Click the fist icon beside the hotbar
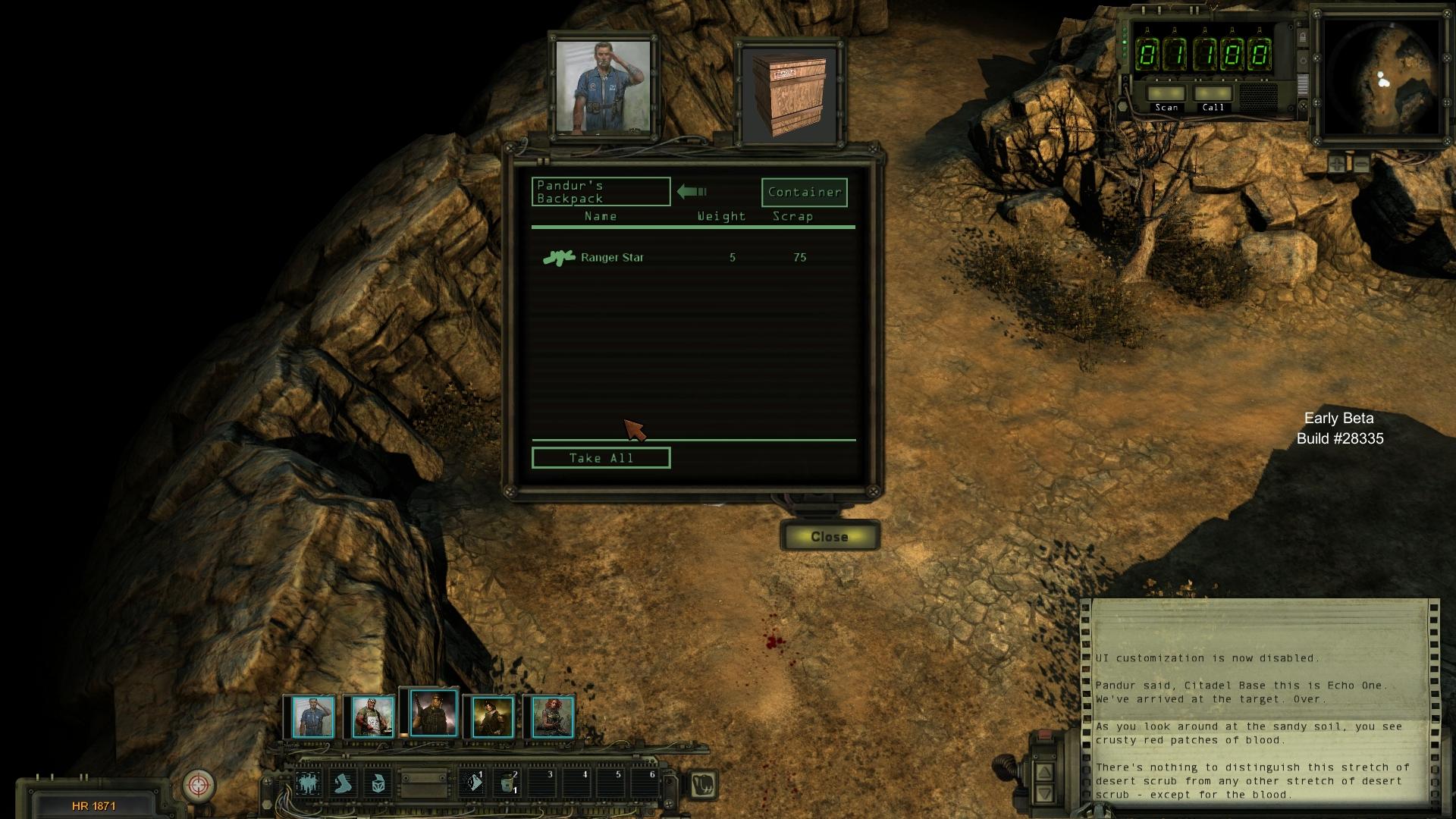1456x819 pixels. tap(704, 784)
